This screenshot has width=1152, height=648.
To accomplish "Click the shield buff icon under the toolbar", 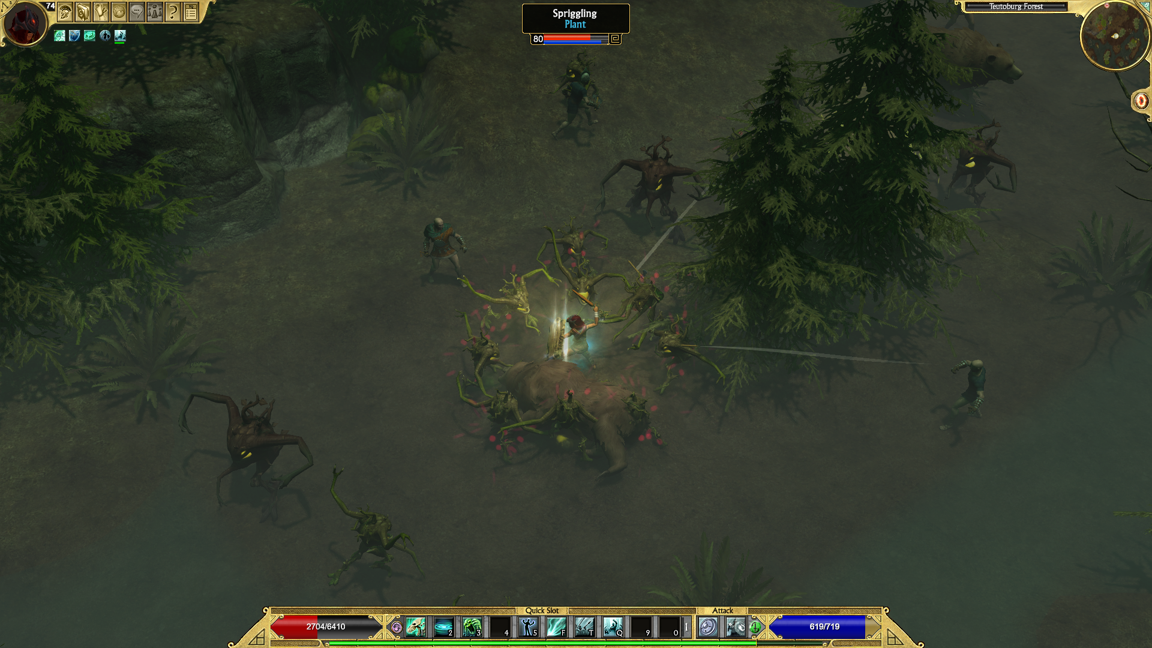I will [x=74, y=36].
